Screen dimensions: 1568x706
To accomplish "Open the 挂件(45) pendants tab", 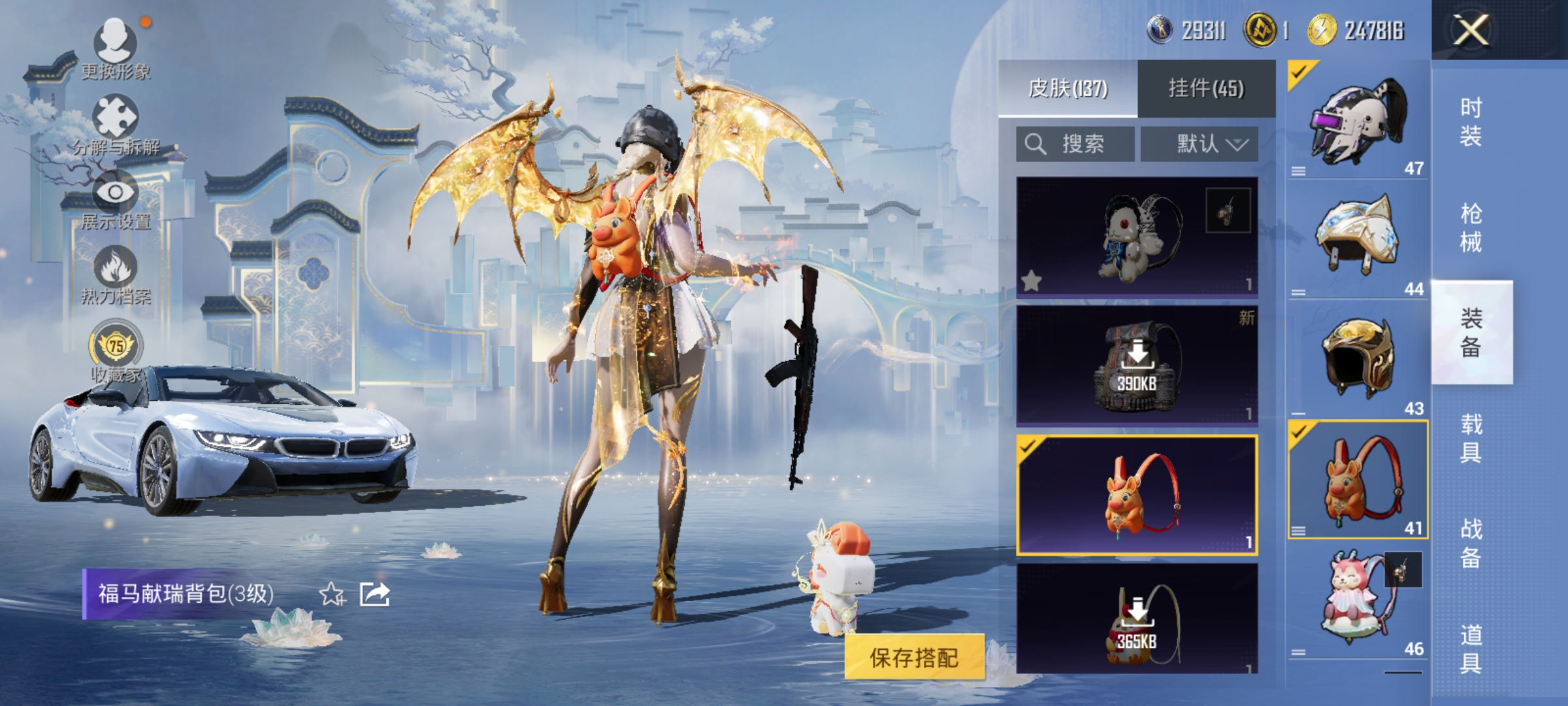I will click(x=1206, y=88).
